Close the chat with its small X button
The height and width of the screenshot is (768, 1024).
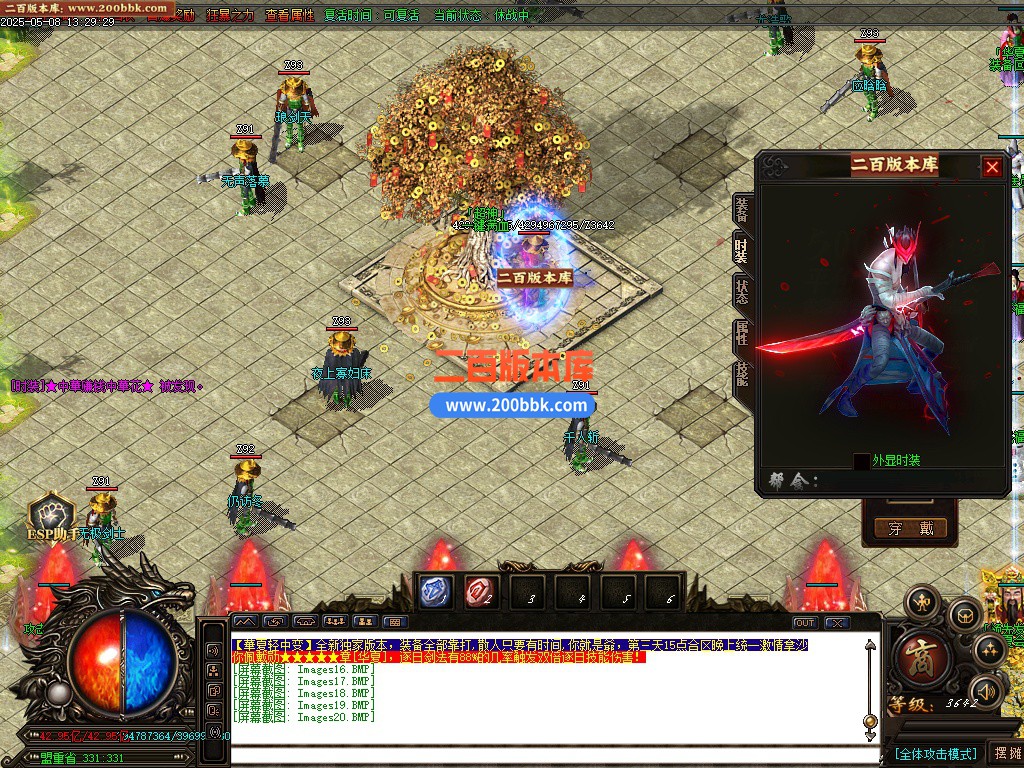(x=836, y=623)
